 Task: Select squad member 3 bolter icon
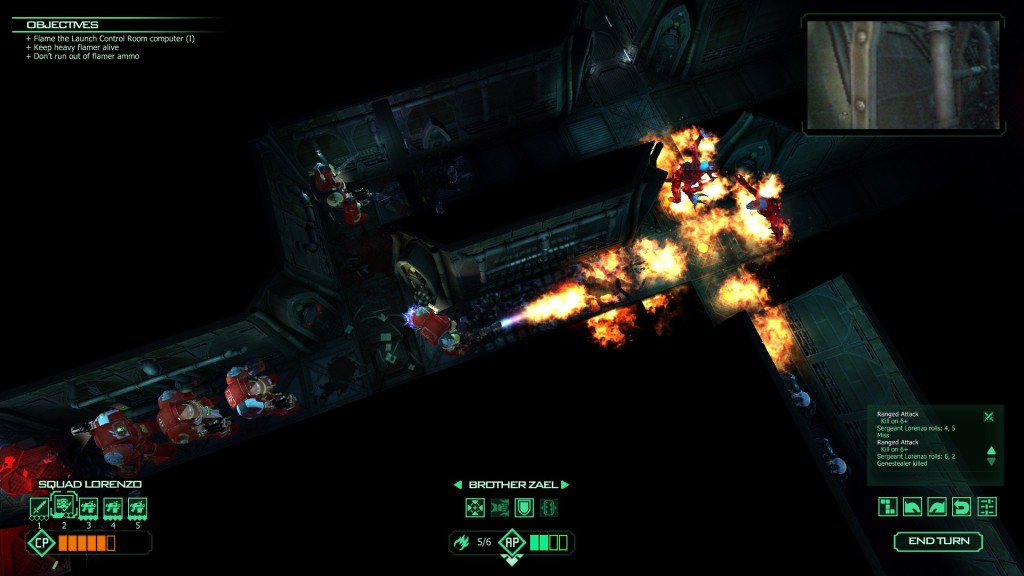tap(88, 508)
